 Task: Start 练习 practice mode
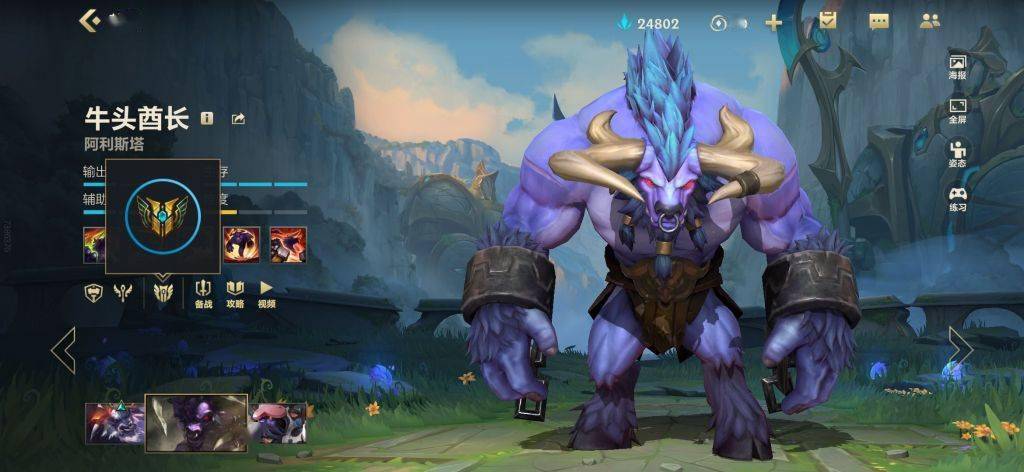(957, 197)
